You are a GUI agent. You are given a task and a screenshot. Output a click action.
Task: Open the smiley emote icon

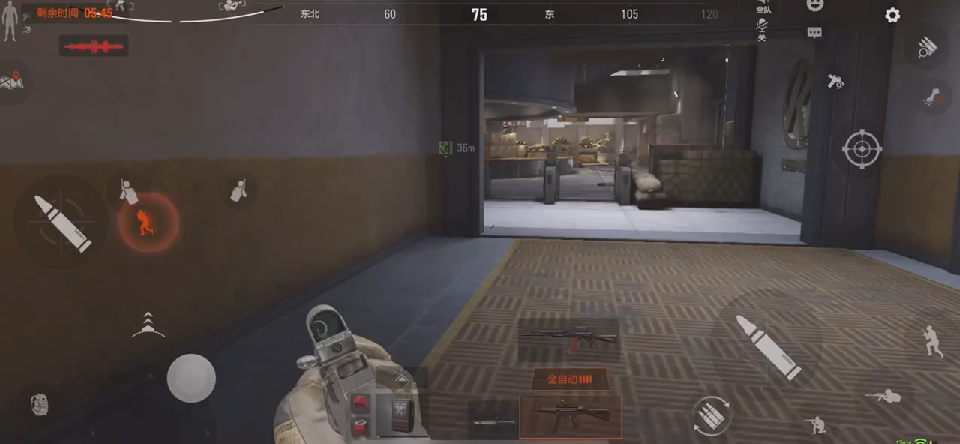click(x=815, y=5)
